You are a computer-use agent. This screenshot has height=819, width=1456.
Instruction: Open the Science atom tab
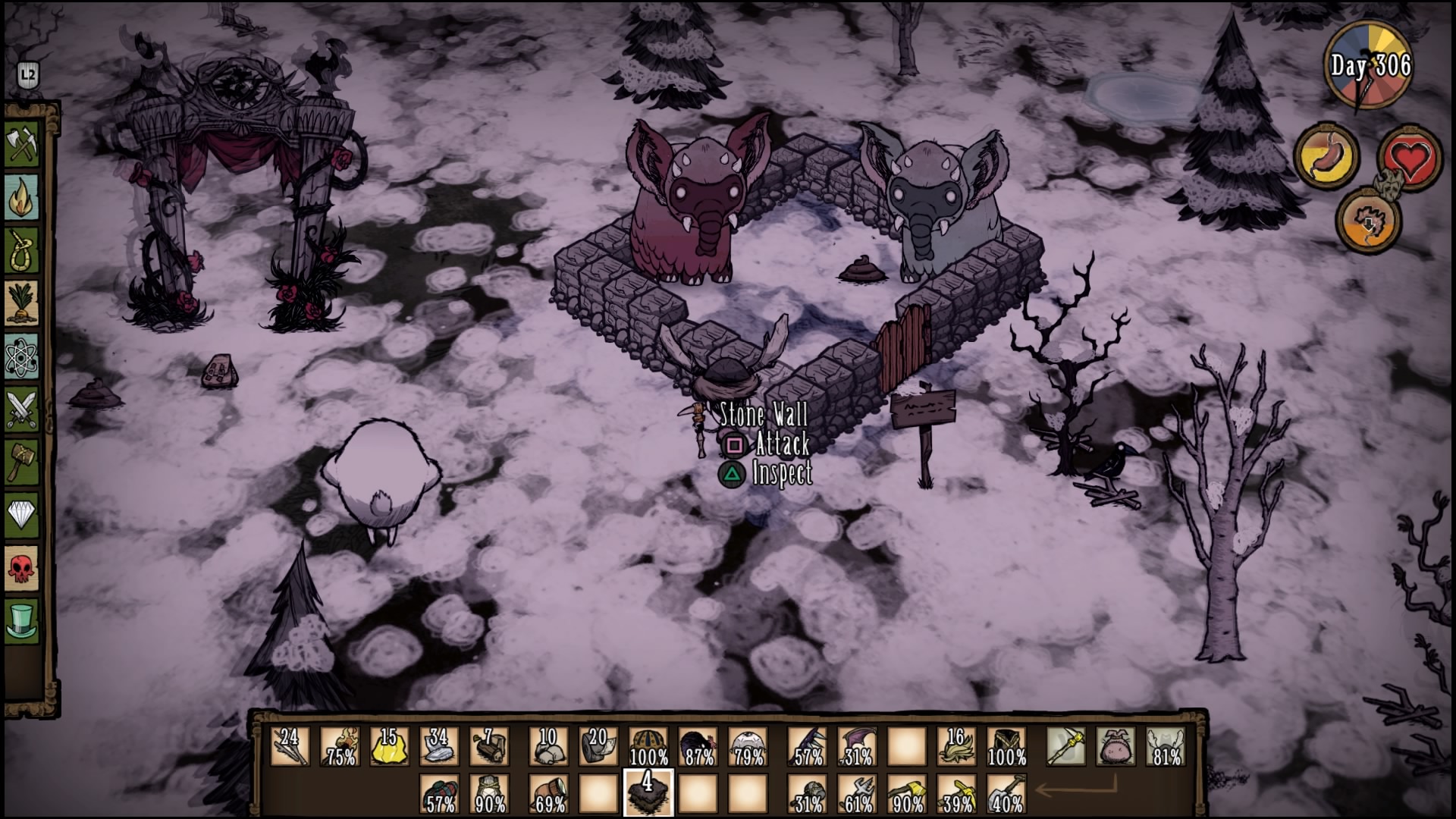(22, 356)
